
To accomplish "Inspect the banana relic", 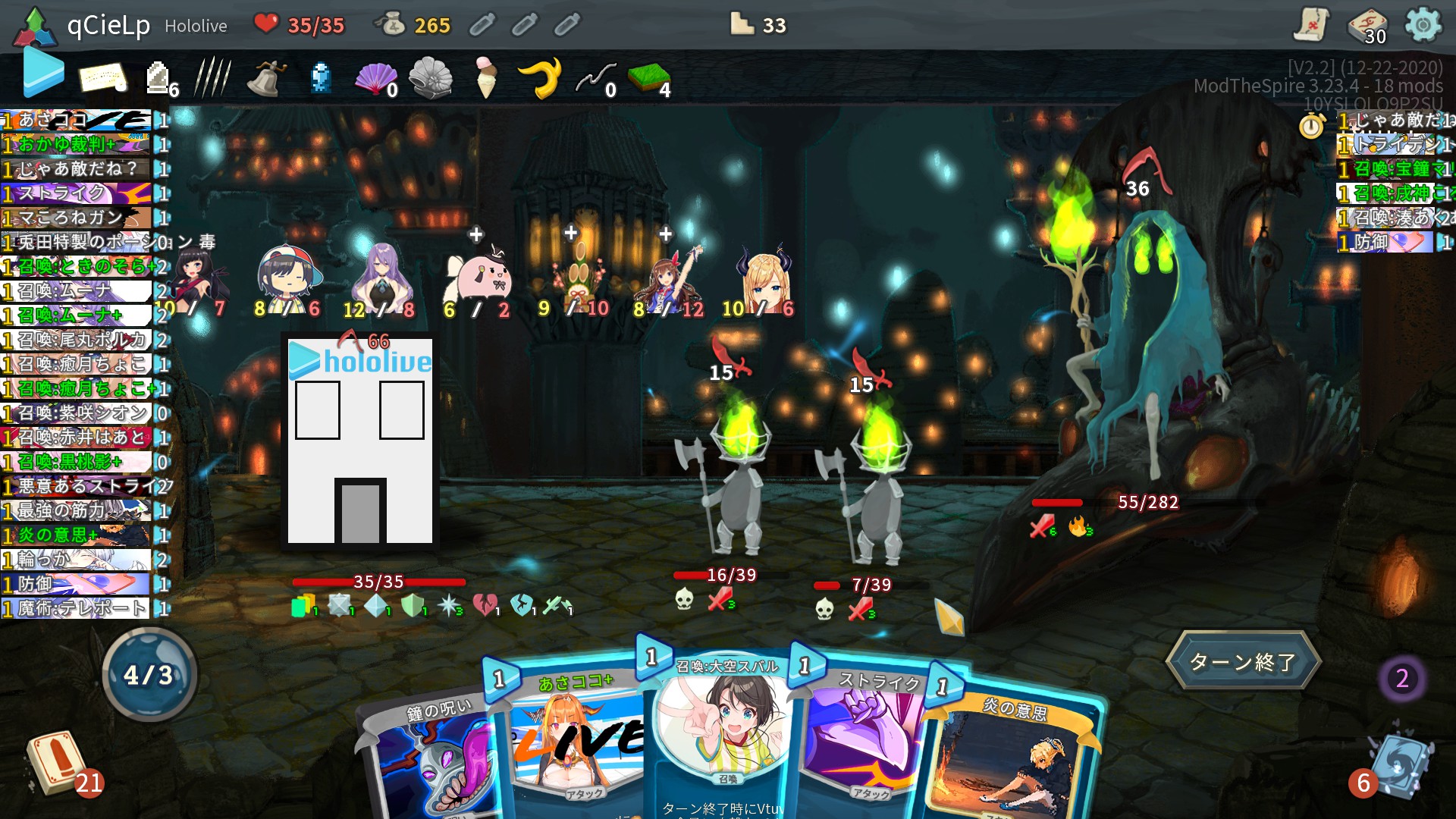I will [543, 76].
